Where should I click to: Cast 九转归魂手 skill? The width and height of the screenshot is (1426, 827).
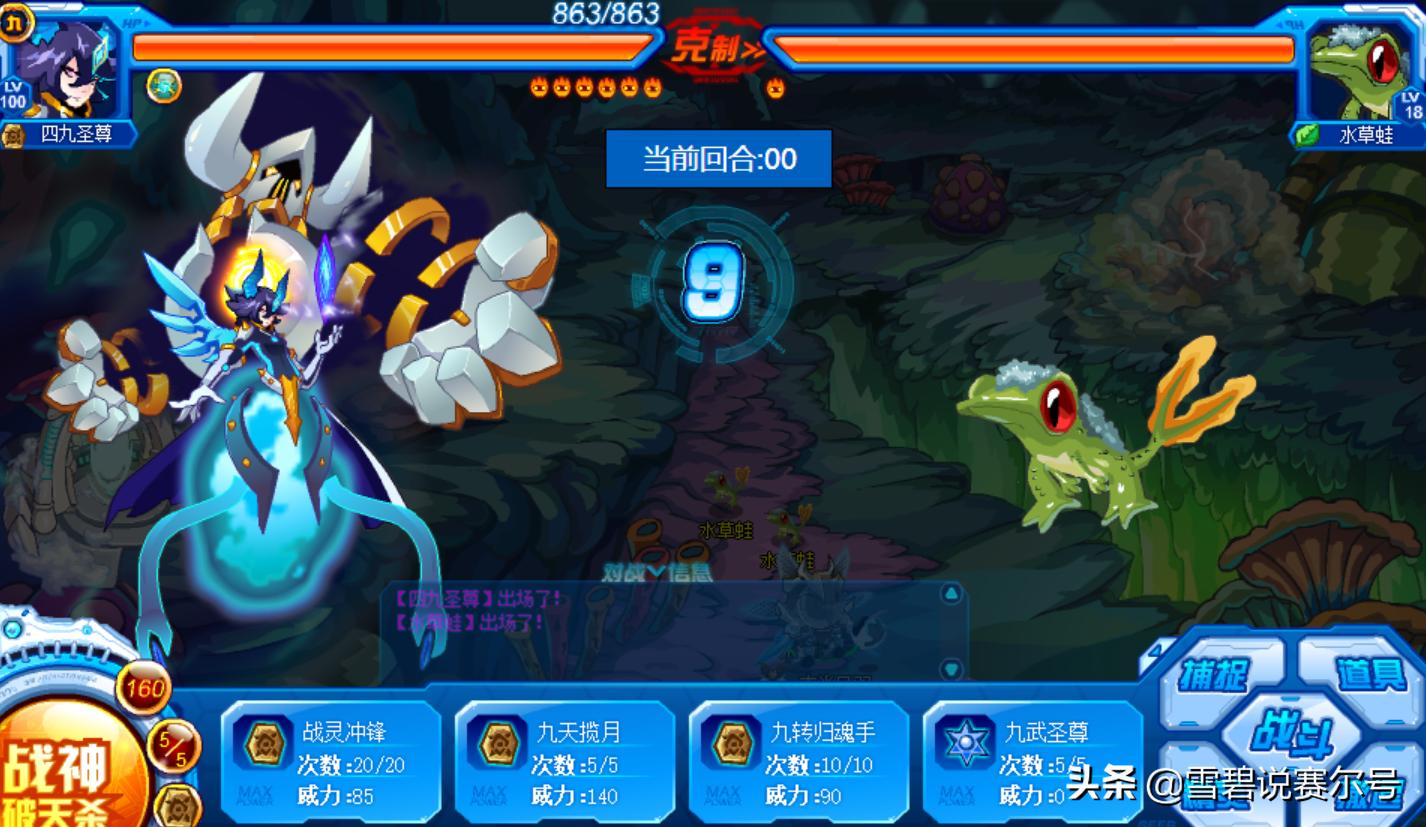coord(798,764)
